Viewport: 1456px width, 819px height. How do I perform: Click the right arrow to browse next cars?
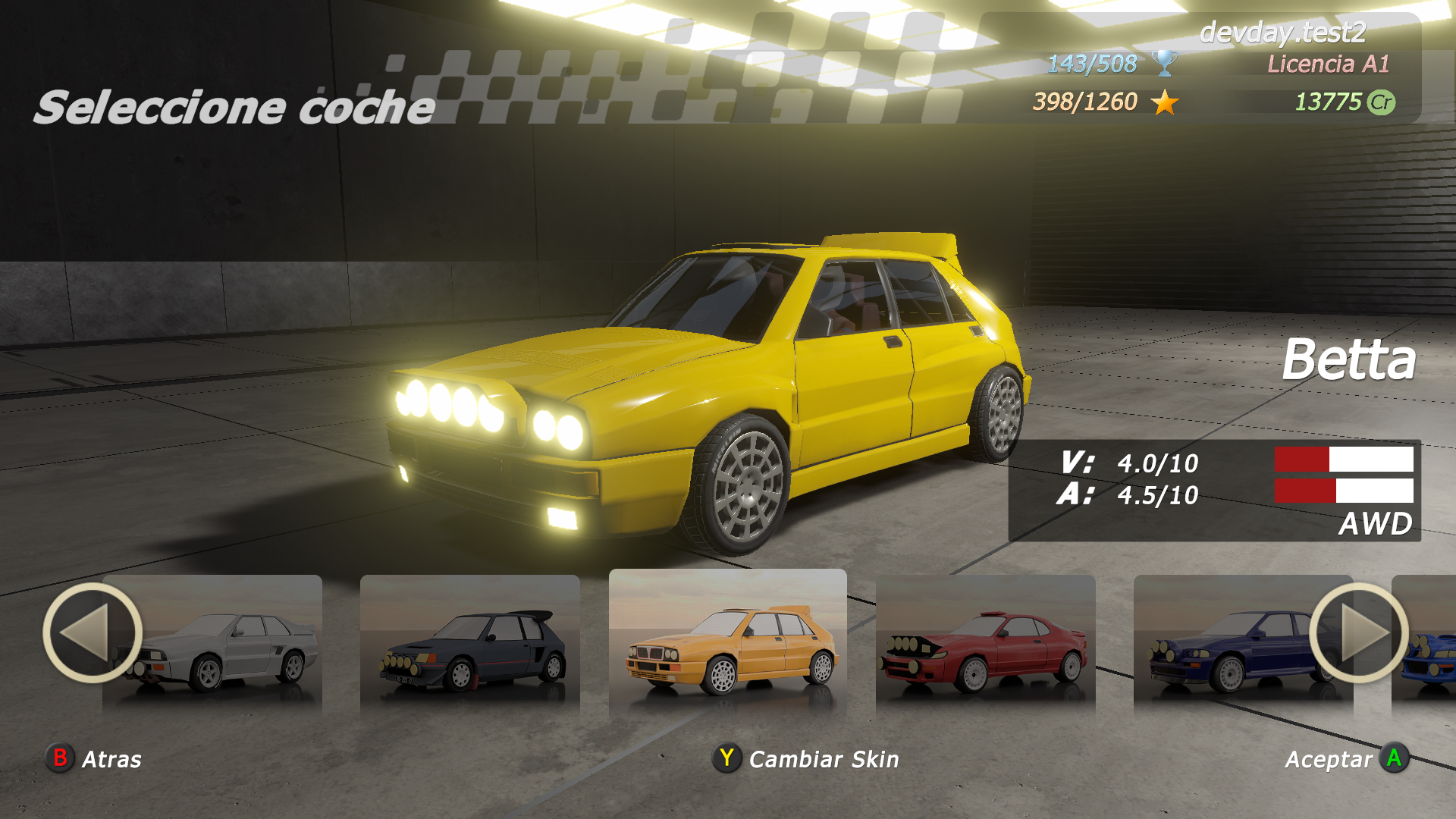click(x=1358, y=632)
